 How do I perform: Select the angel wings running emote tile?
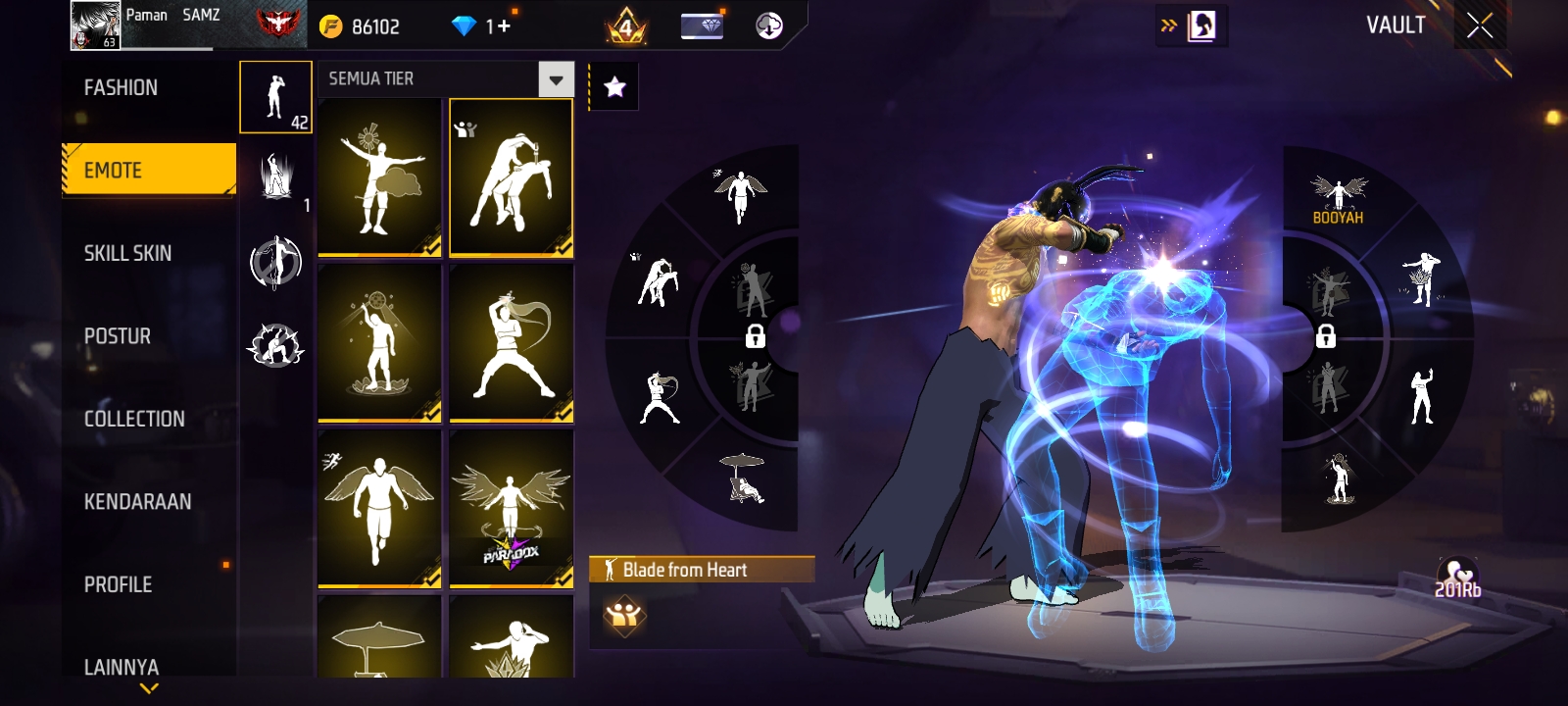pos(379,509)
